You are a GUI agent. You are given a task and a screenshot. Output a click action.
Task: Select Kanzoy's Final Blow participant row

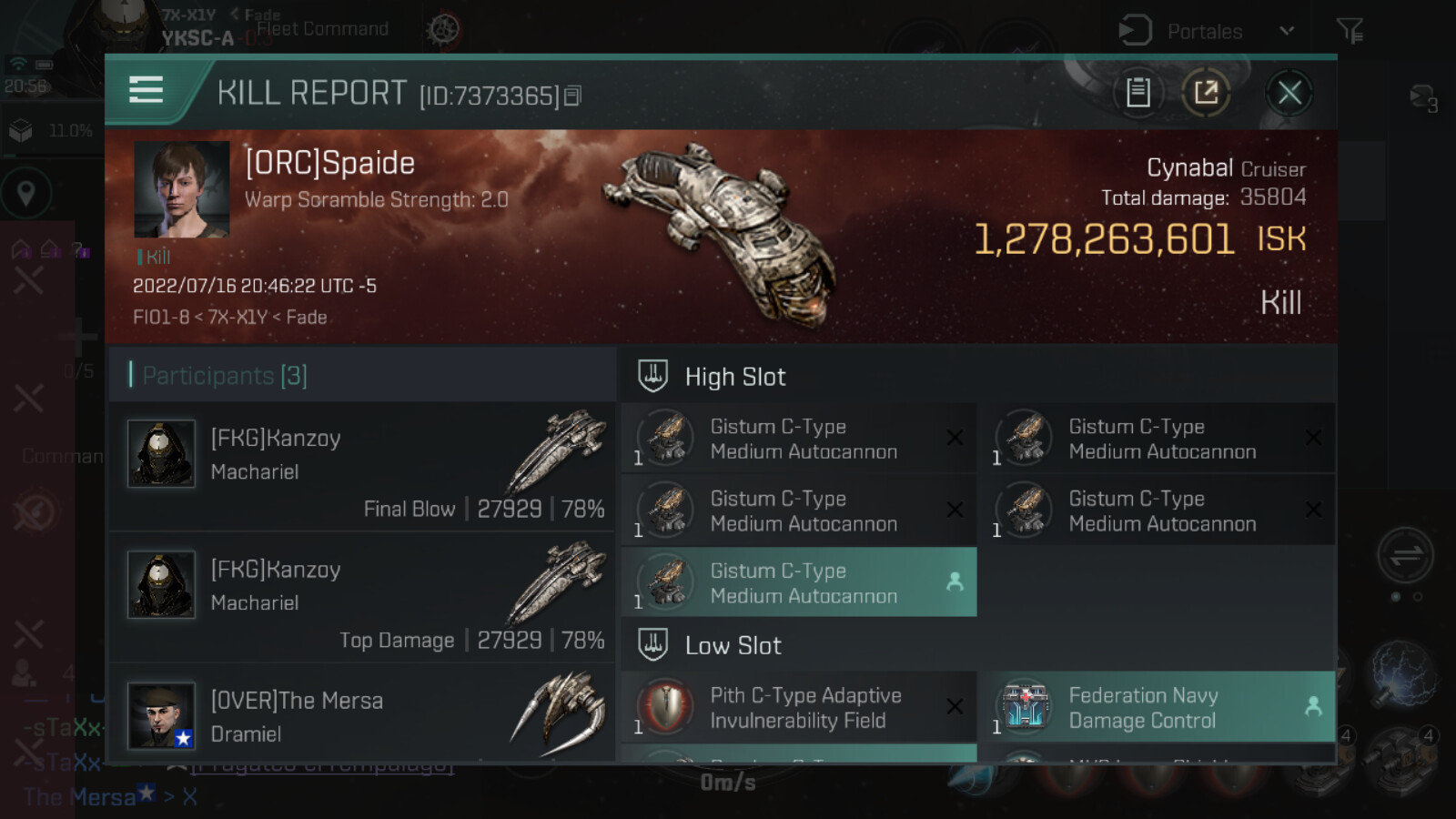(362, 467)
